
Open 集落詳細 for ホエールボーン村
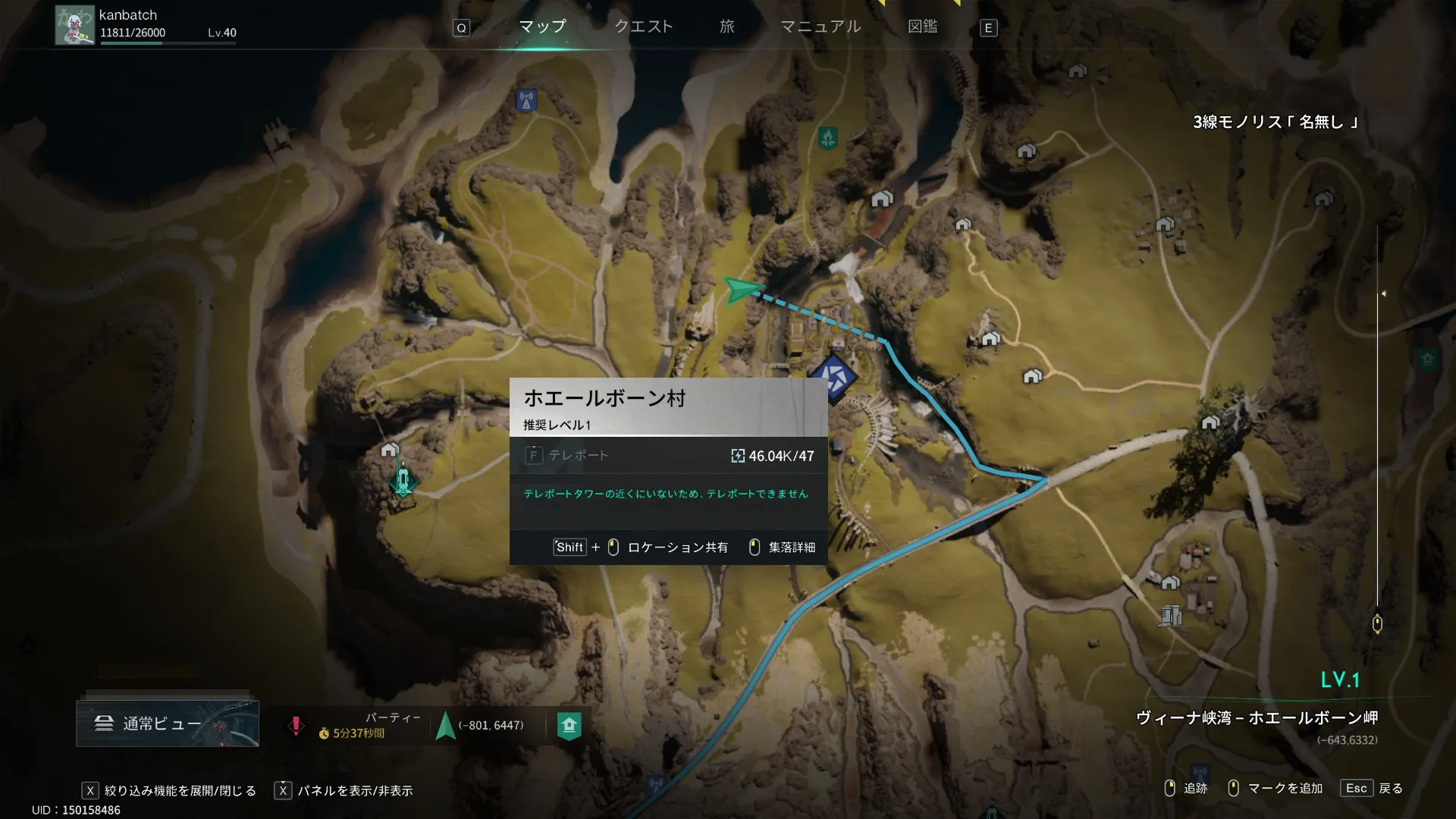[791, 548]
